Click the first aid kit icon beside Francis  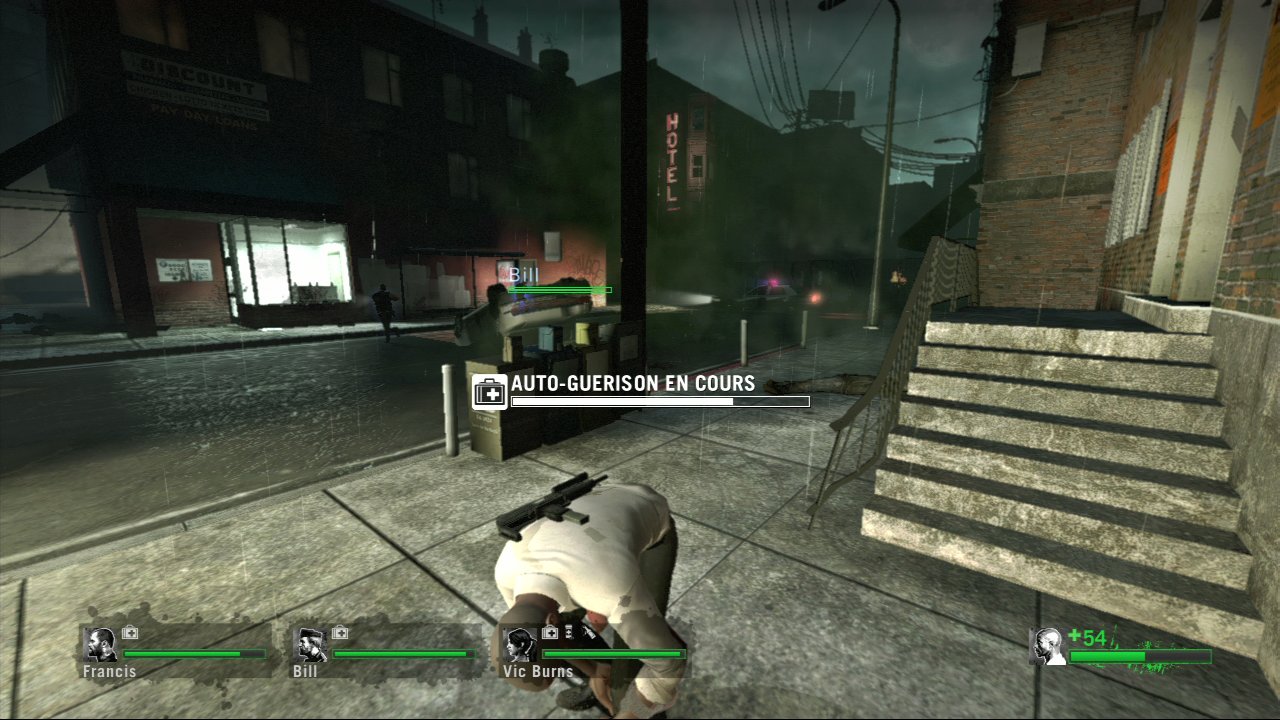pos(130,632)
